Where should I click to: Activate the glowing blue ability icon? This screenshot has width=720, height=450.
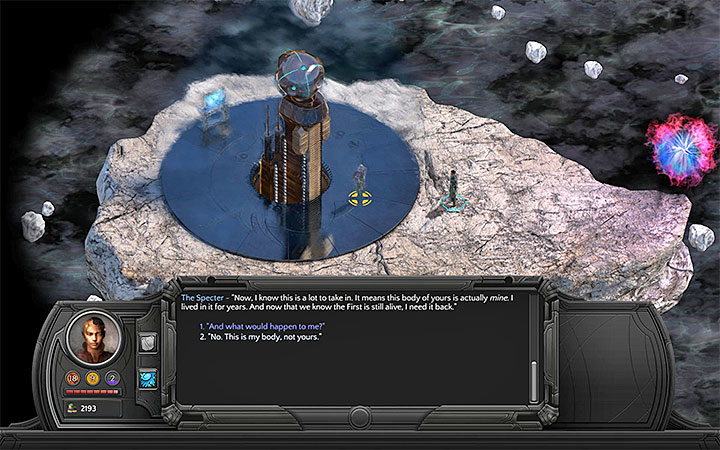pyautogui.click(x=146, y=377)
